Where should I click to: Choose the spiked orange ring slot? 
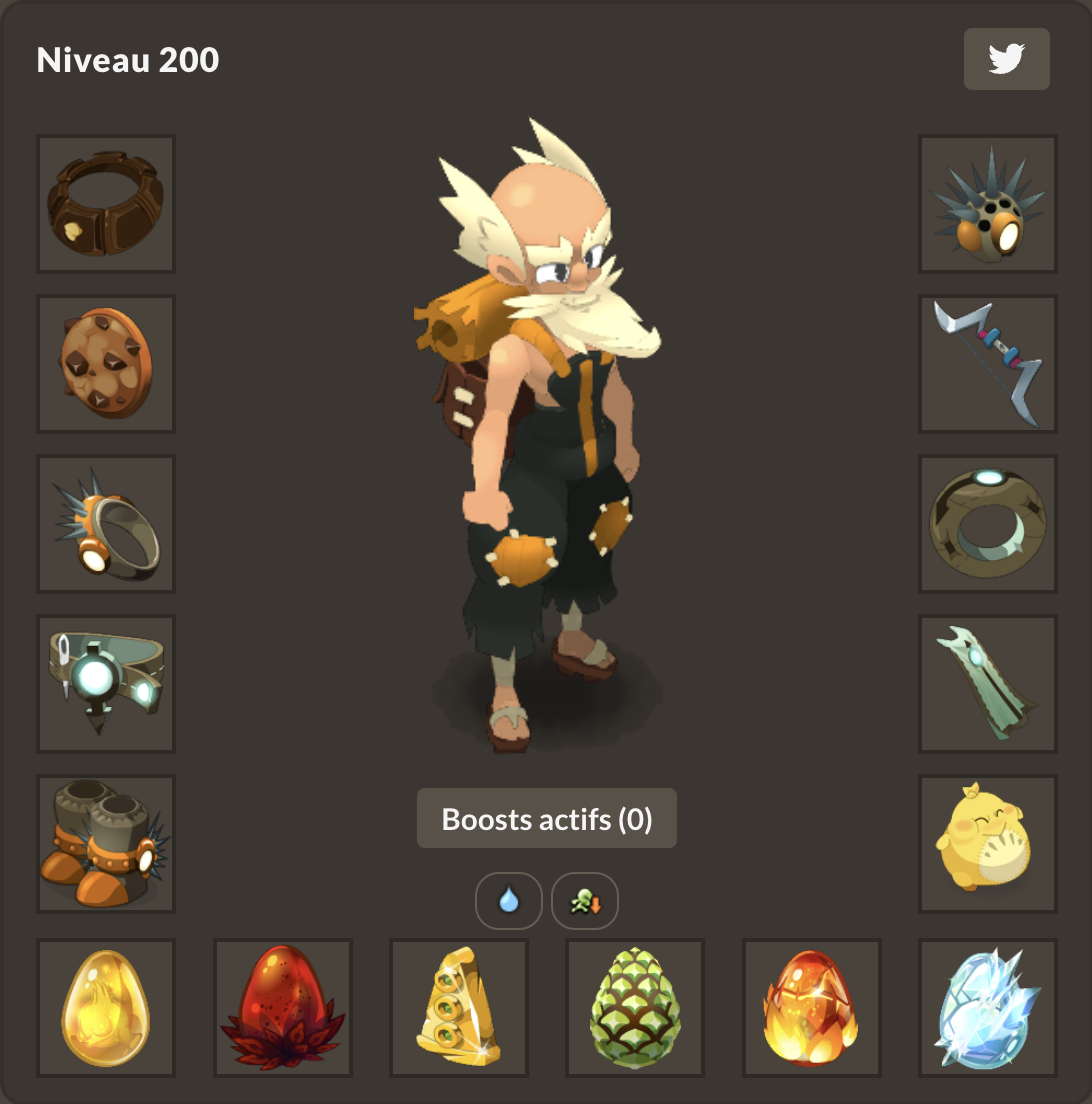tap(106, 524)
